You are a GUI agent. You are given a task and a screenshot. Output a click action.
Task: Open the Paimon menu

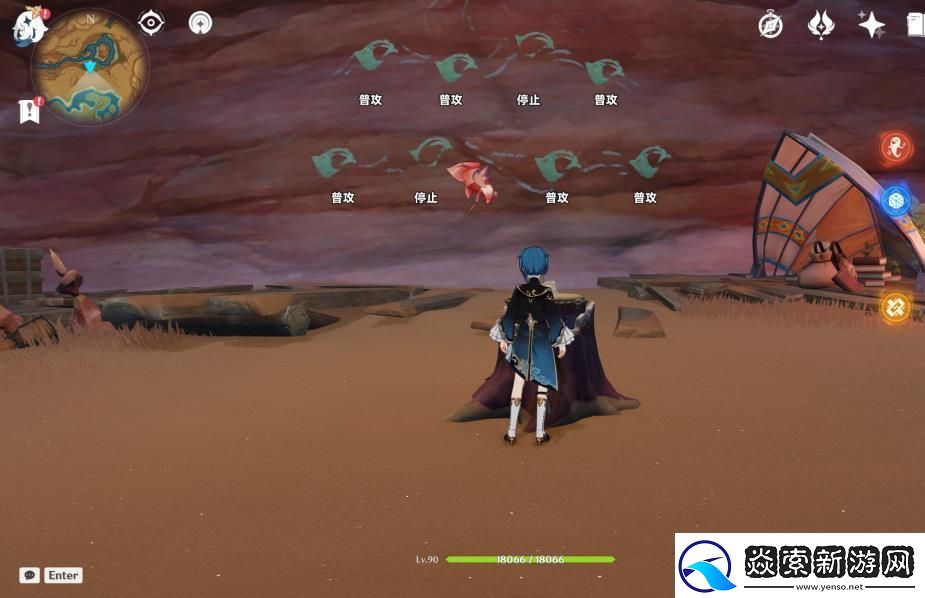pos(28,25)
